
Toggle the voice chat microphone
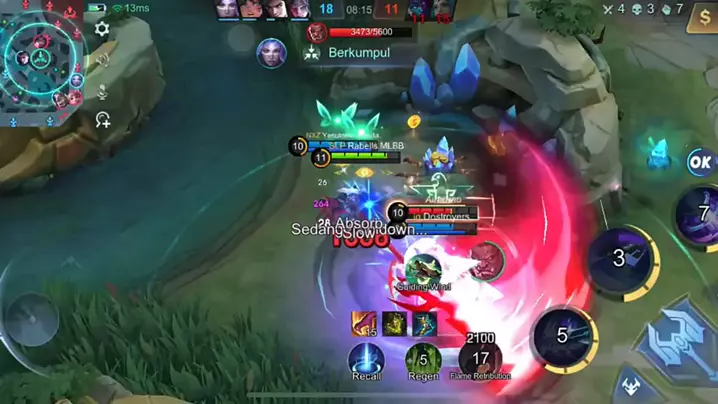click(102, 91)
